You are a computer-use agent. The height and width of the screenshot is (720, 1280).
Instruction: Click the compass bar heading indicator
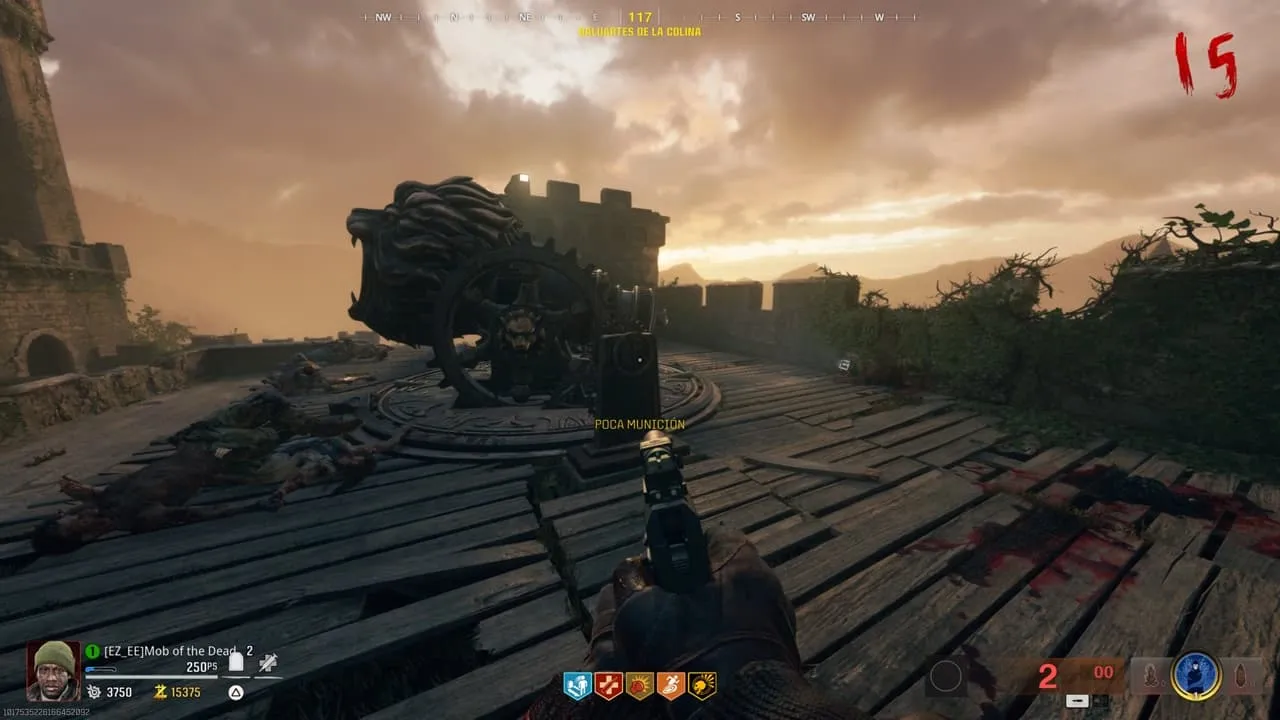click(640, 17)
